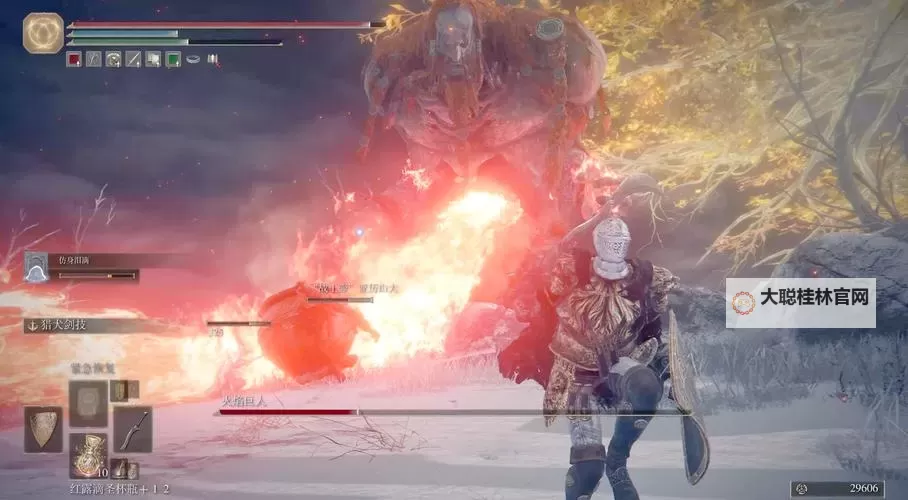Click the green square buff icon

(173, 59)
